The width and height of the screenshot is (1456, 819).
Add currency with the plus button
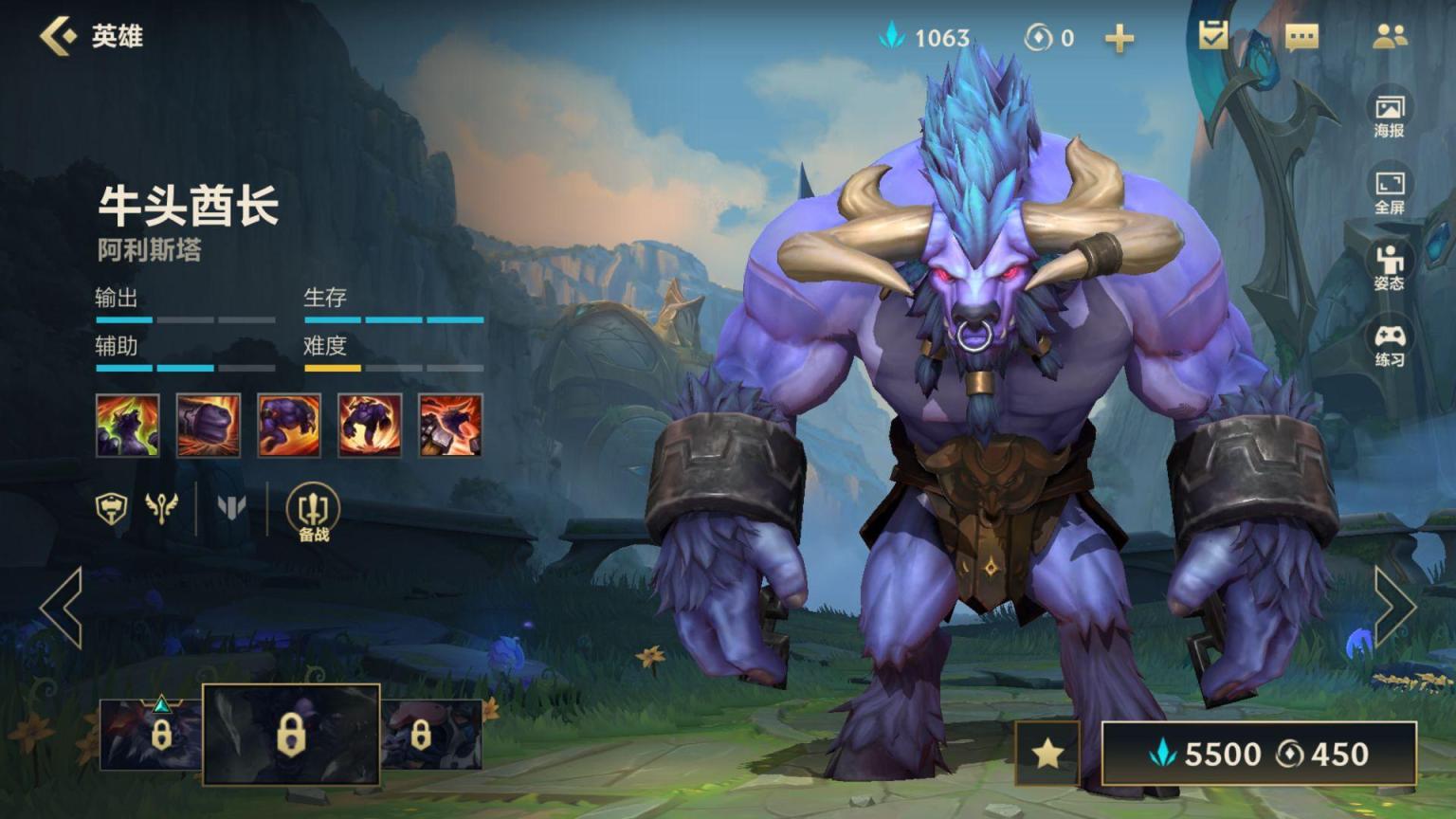pos(1119,38)
